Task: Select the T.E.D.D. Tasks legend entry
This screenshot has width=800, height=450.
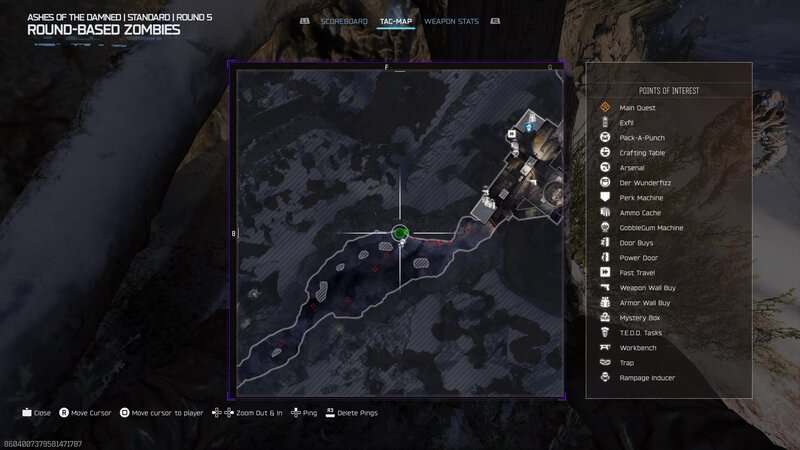Action: 641,333
